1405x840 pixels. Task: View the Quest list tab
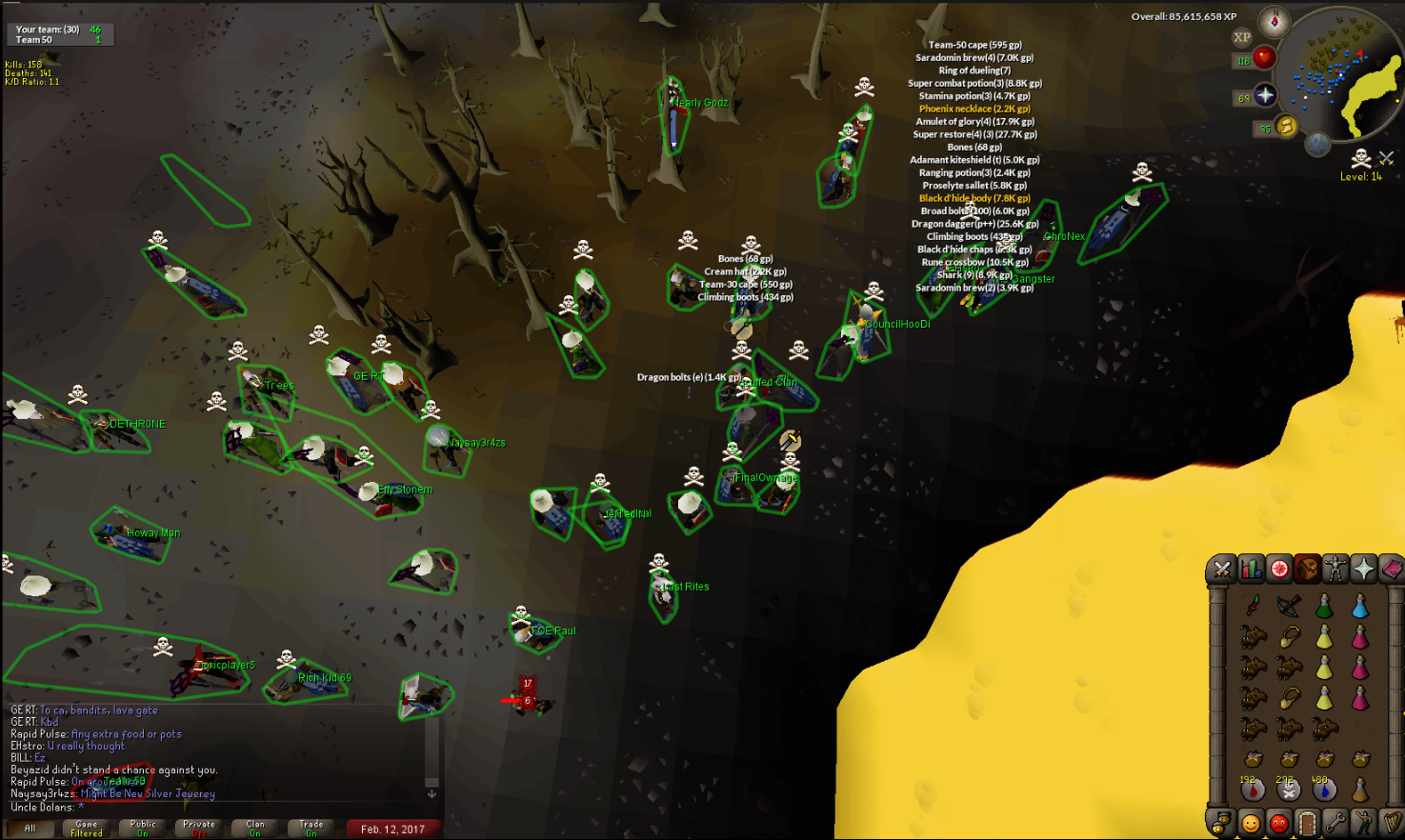1278,569
